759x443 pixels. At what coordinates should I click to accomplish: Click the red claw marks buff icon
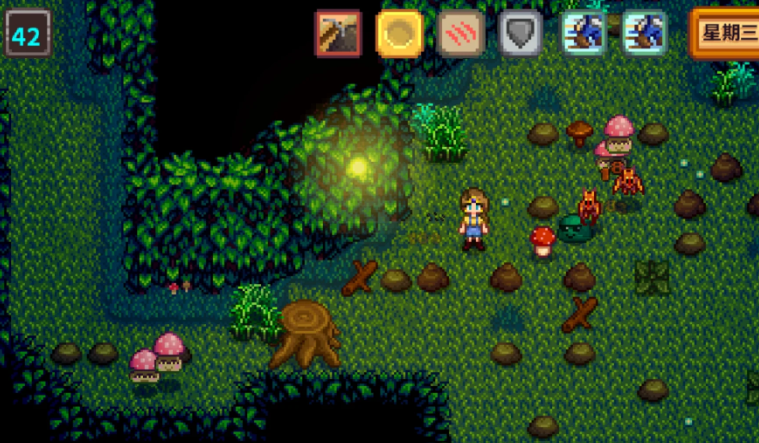[460, 33]
